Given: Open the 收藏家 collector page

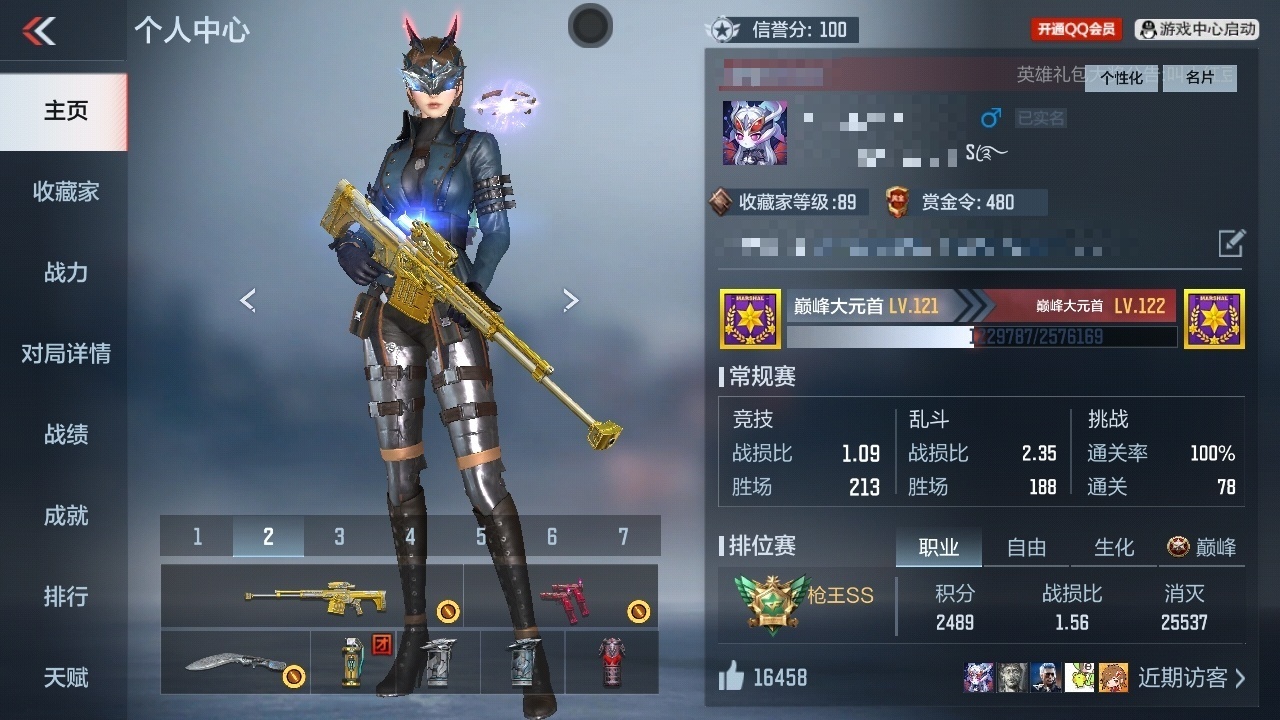Looking at the screenshot, I should click(x=65, y=192).
